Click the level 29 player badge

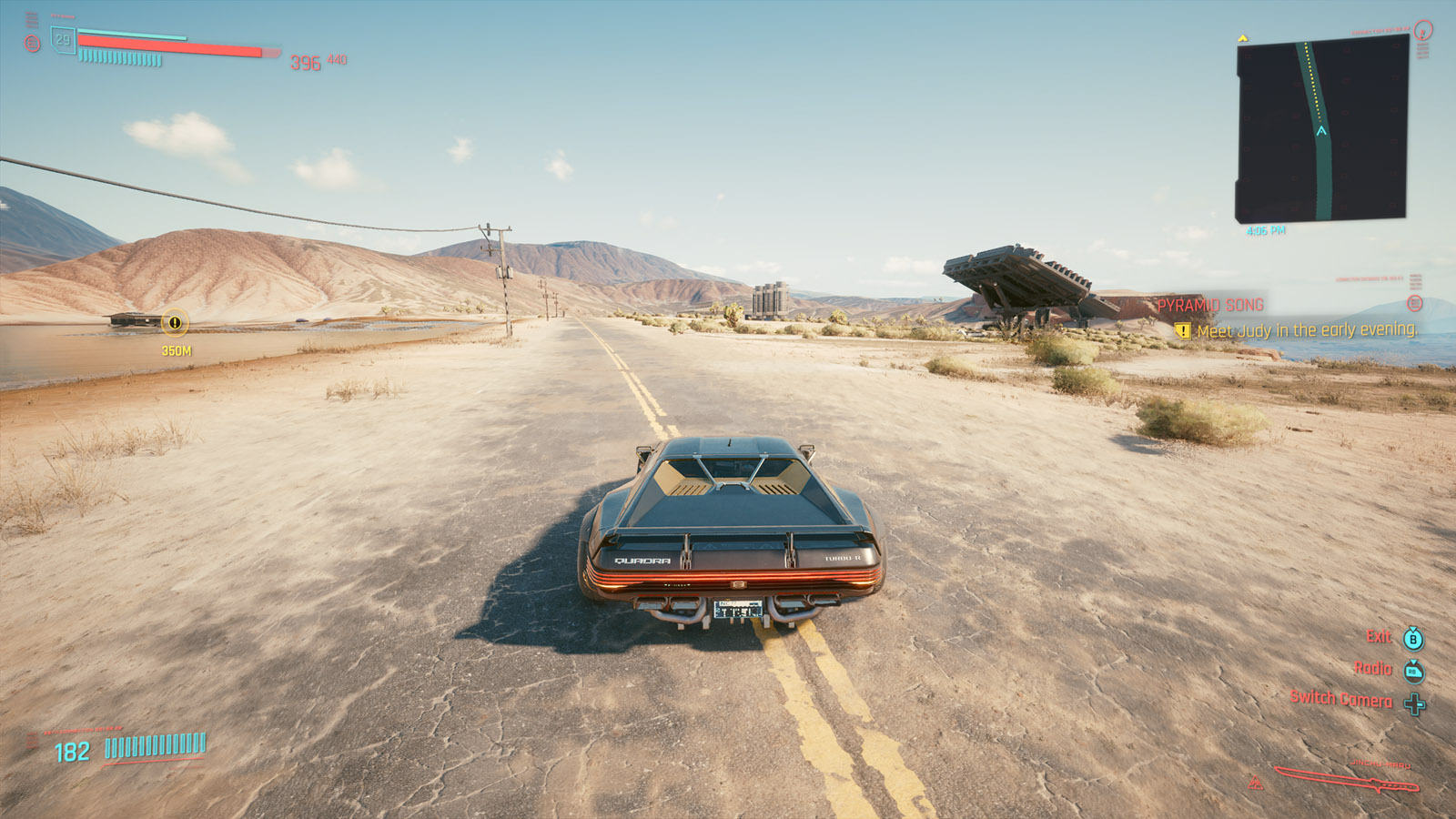tap(63, 40)
